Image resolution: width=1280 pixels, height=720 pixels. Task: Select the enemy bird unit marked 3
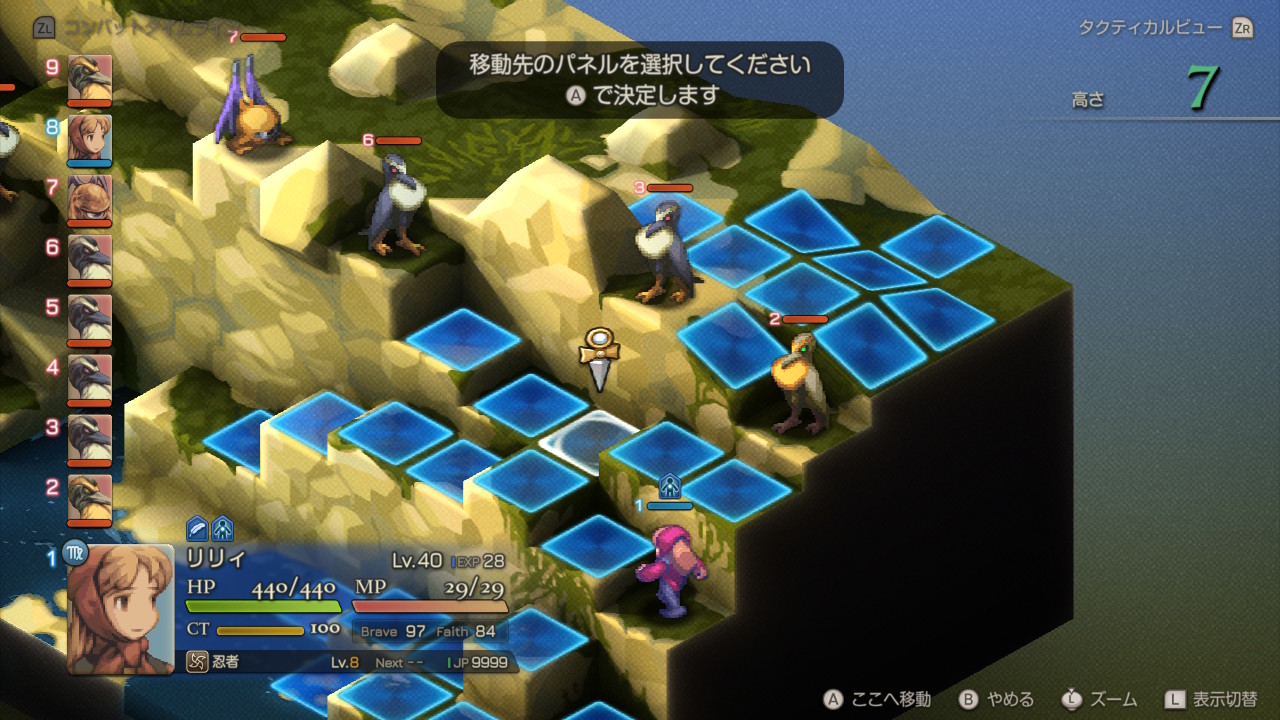[665, 253]
